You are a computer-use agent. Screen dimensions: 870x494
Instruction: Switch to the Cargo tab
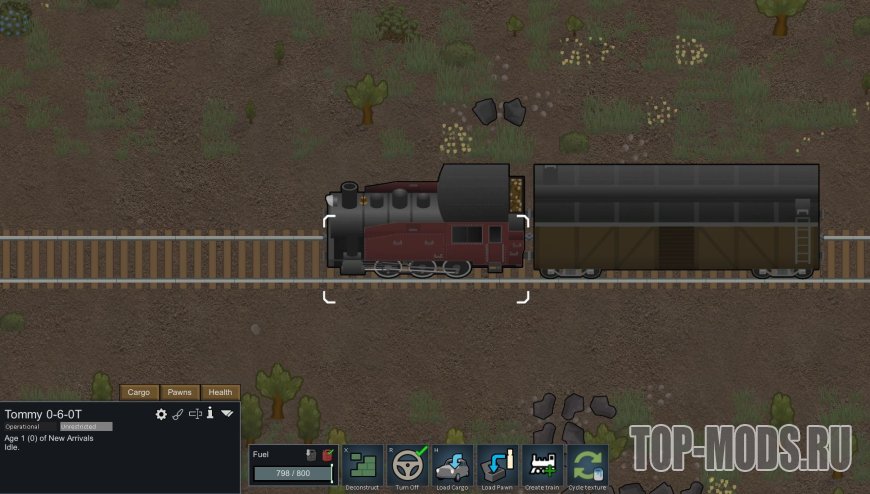139,392
